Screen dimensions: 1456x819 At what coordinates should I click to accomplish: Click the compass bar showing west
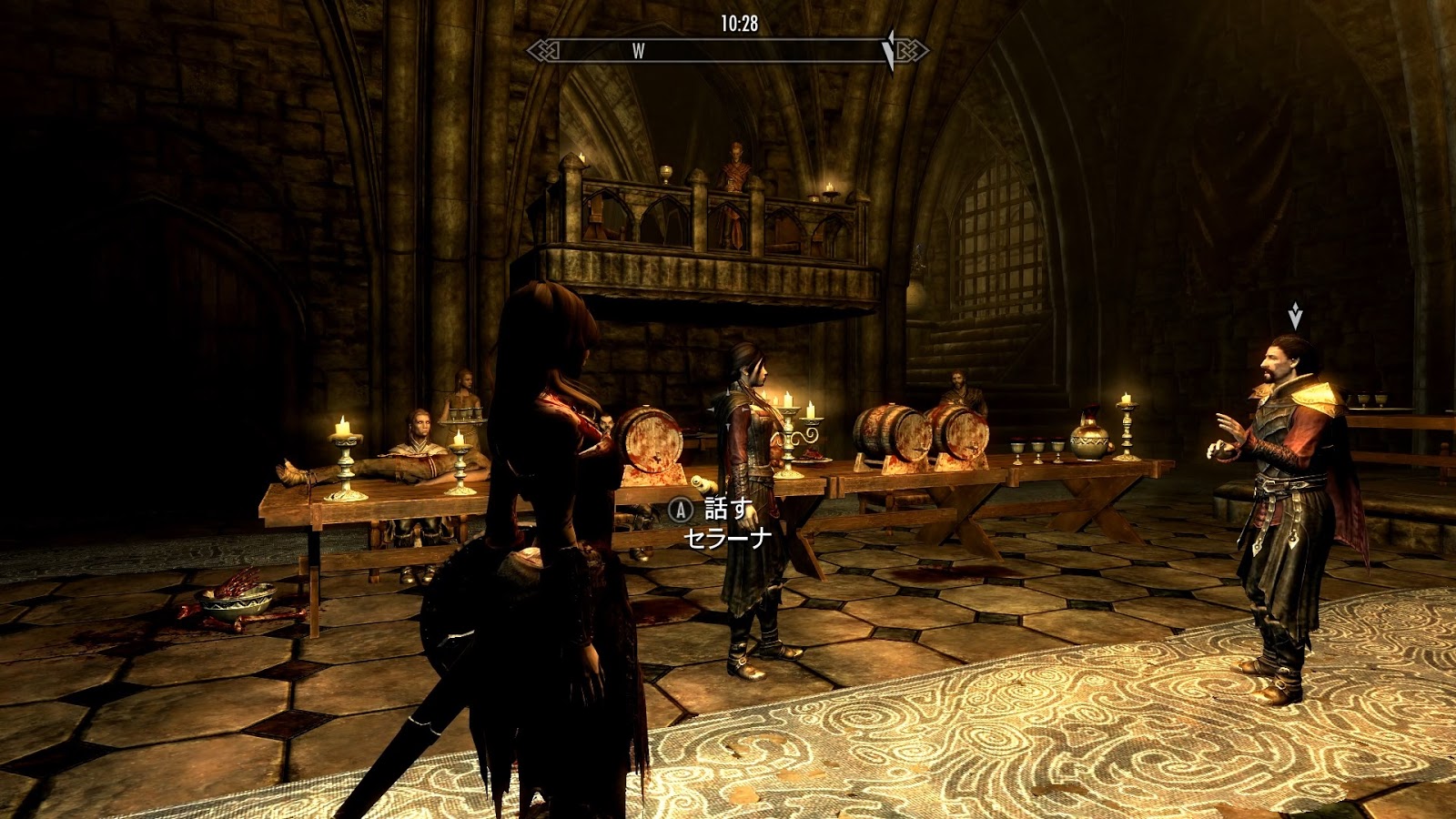click(728, 51)
